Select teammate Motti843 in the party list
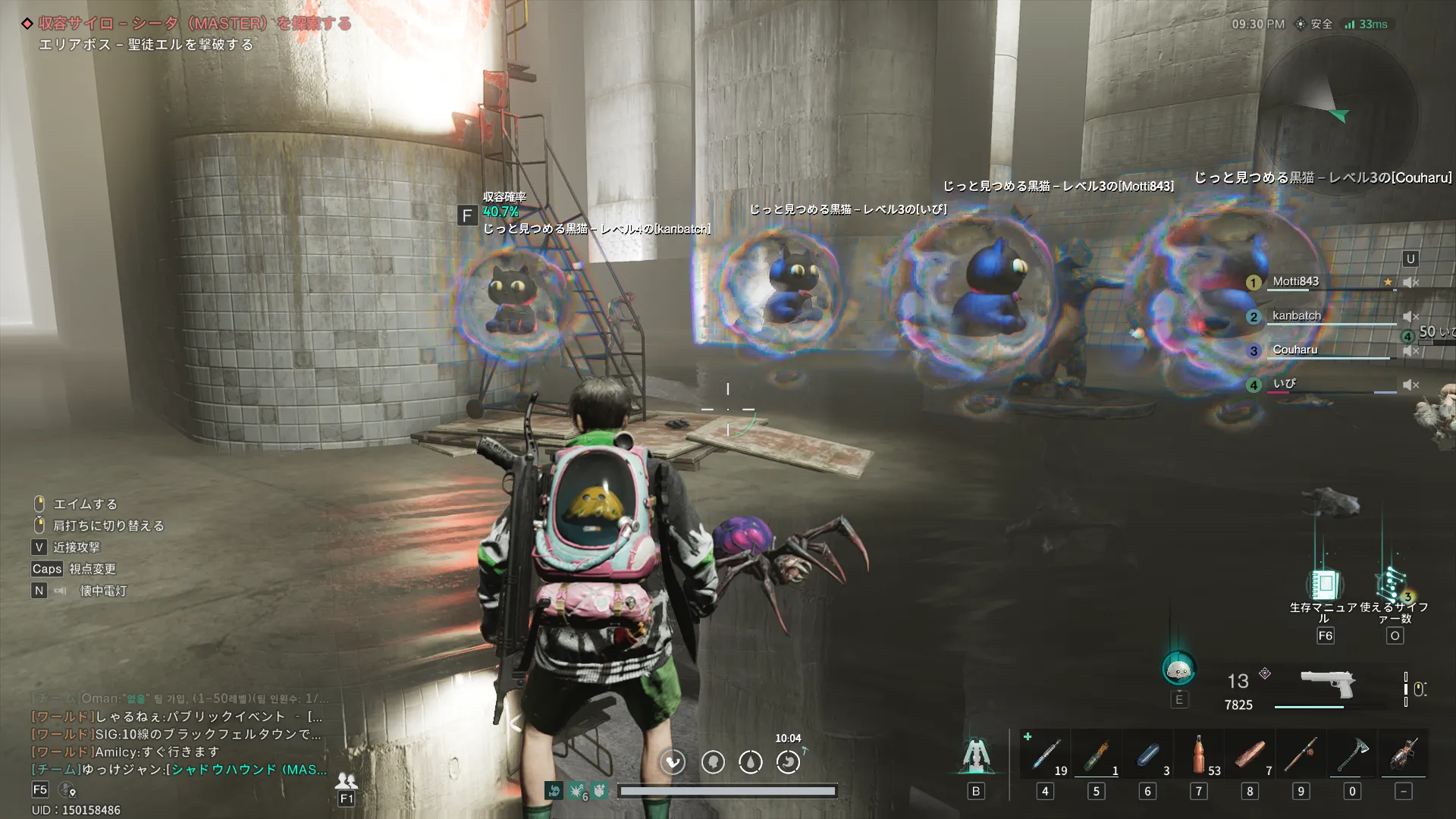The width and height of the screenshot is (1456, 819). pos(1295,281)
